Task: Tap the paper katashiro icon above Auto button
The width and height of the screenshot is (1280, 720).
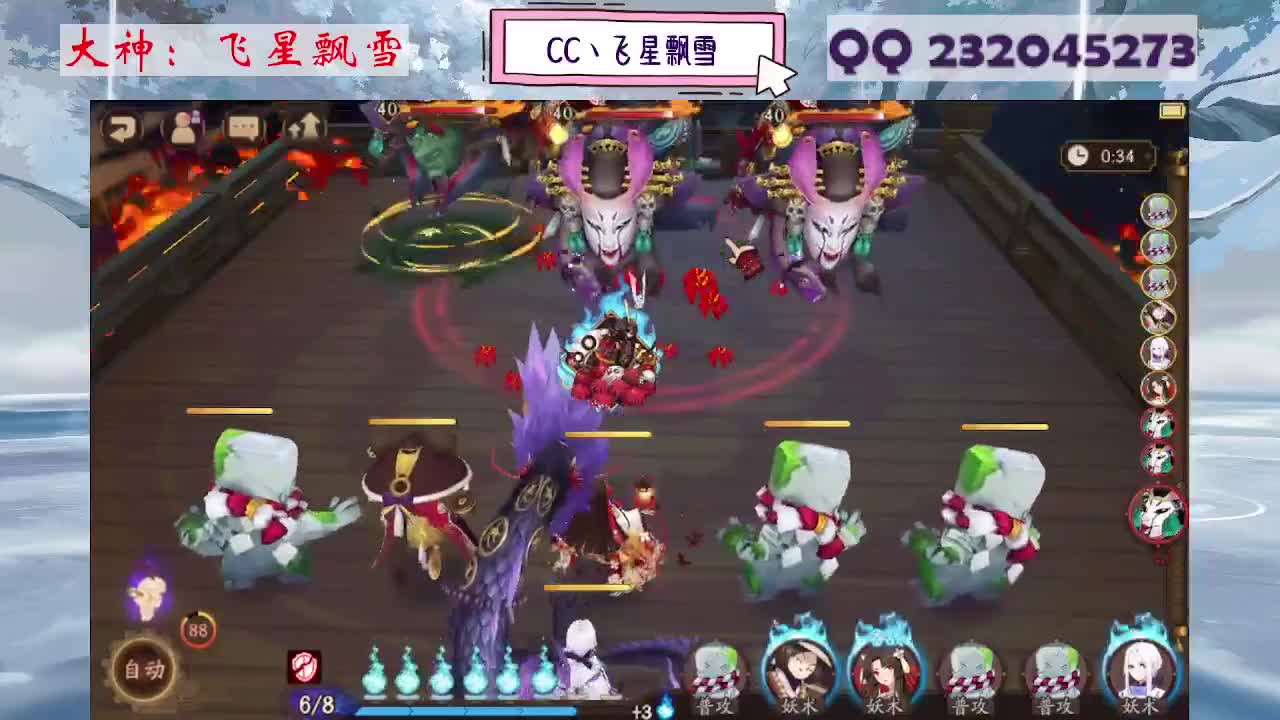Action: (x=147, y=599)
